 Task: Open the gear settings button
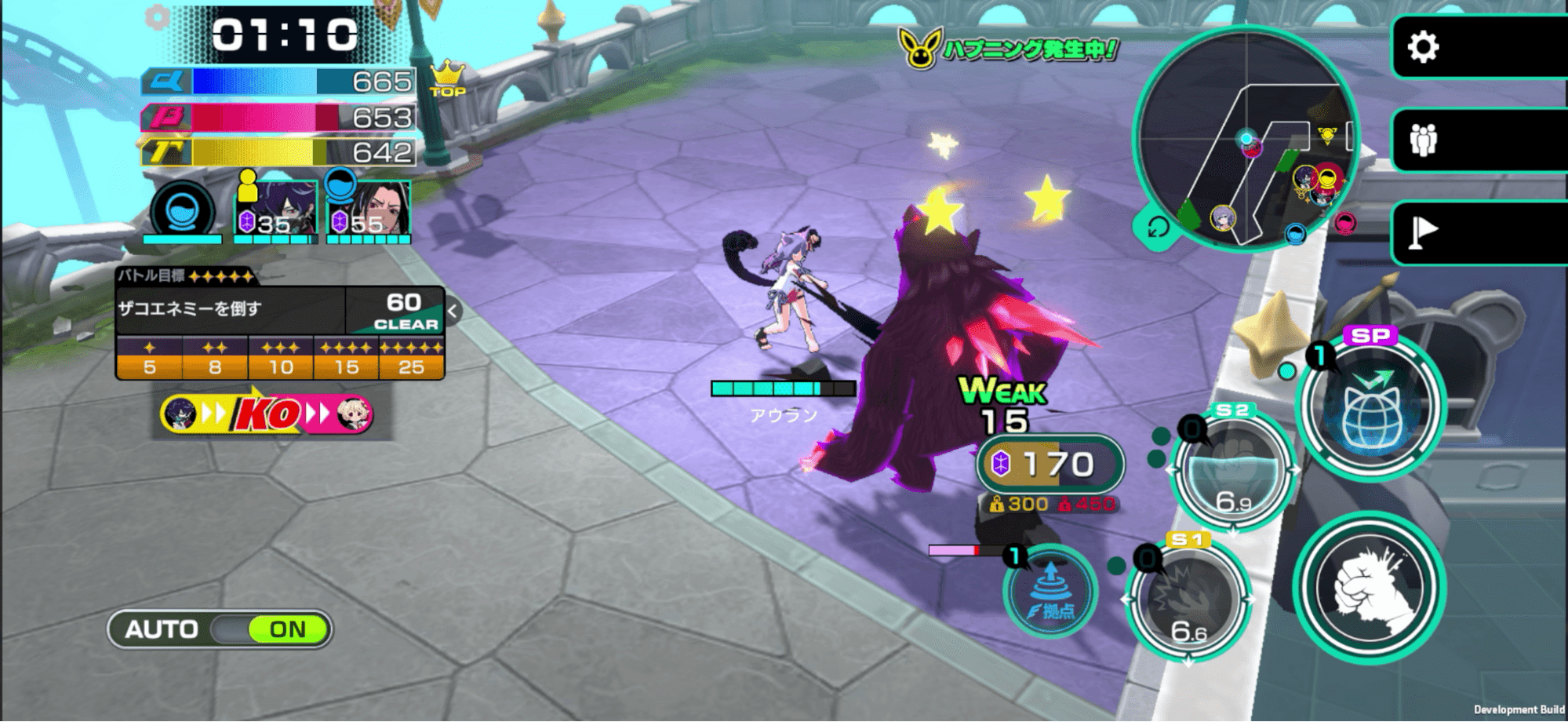[1423, 47]
